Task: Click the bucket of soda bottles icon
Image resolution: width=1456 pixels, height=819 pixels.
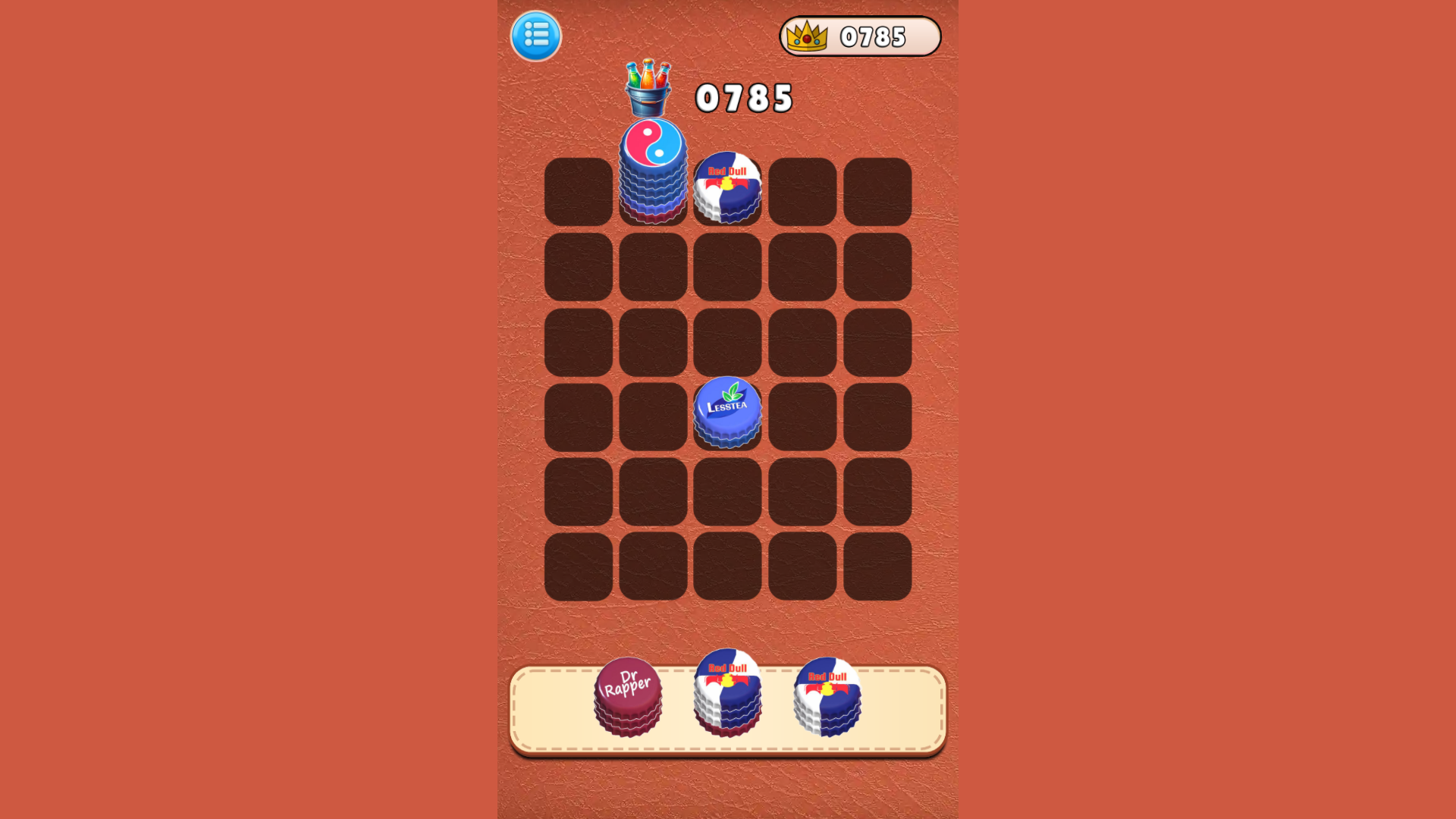Action: pyautogui.click(x=648, y=83)
